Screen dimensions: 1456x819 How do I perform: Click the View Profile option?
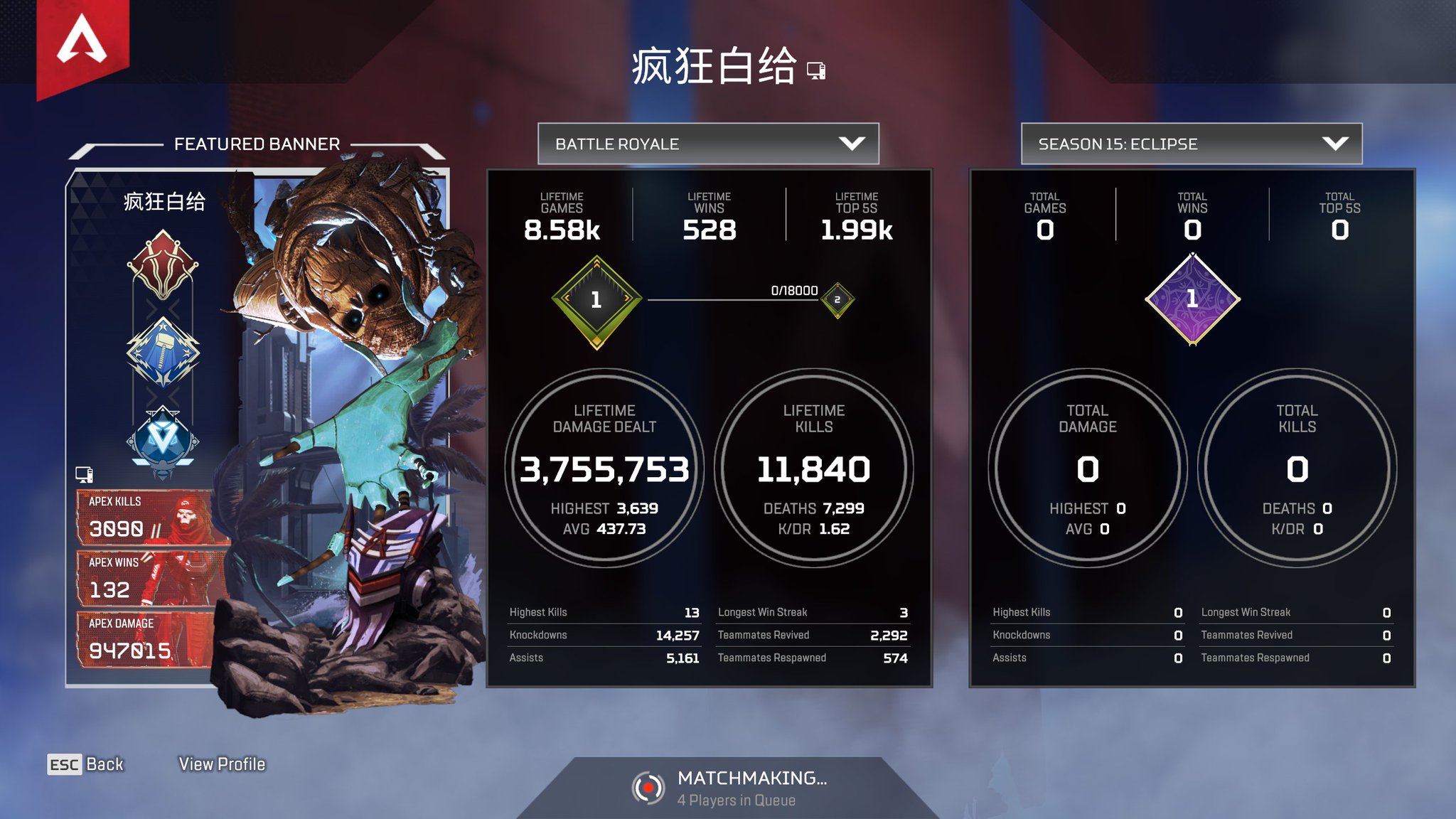coord(222,764)
